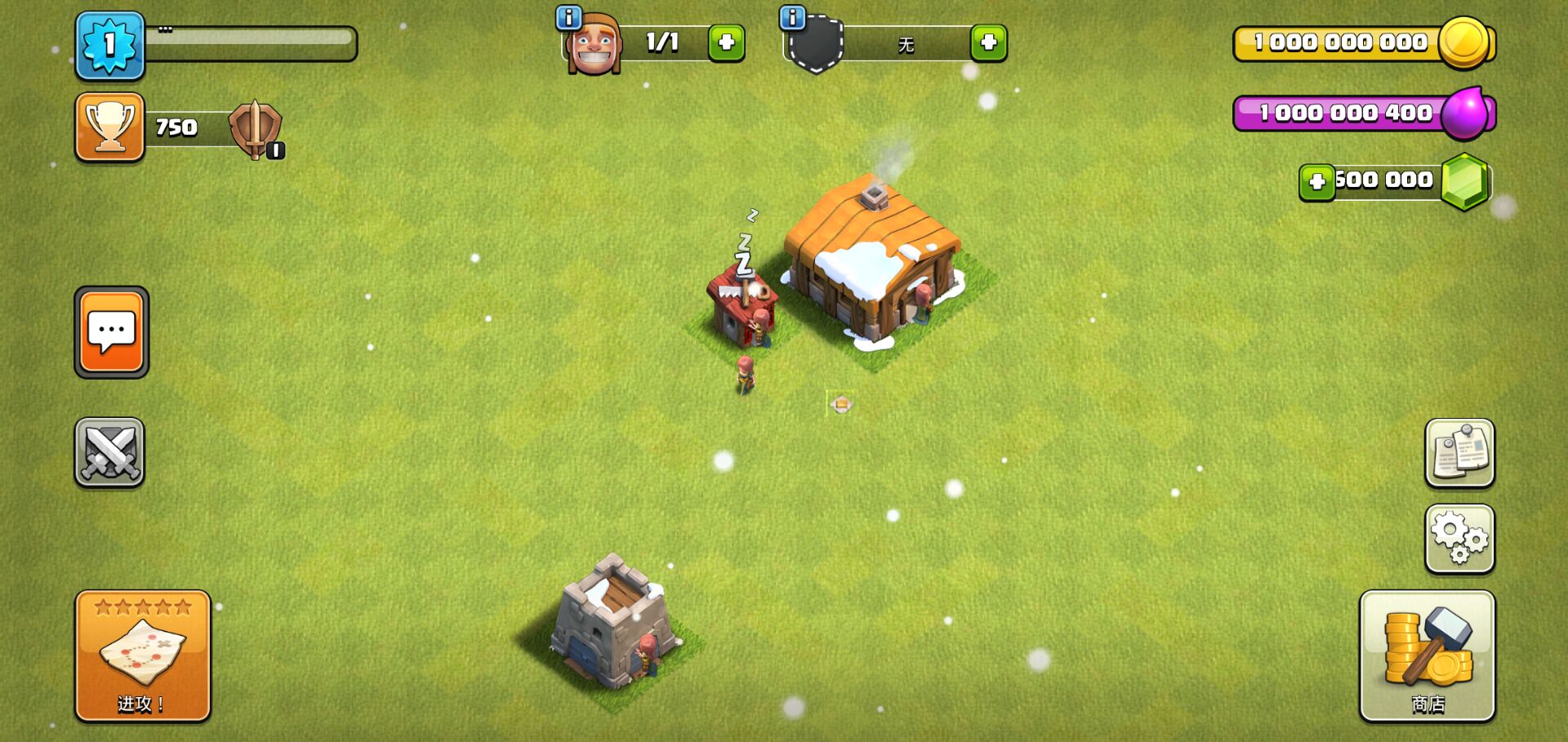Add more builders with green plus

click(726, 42)
